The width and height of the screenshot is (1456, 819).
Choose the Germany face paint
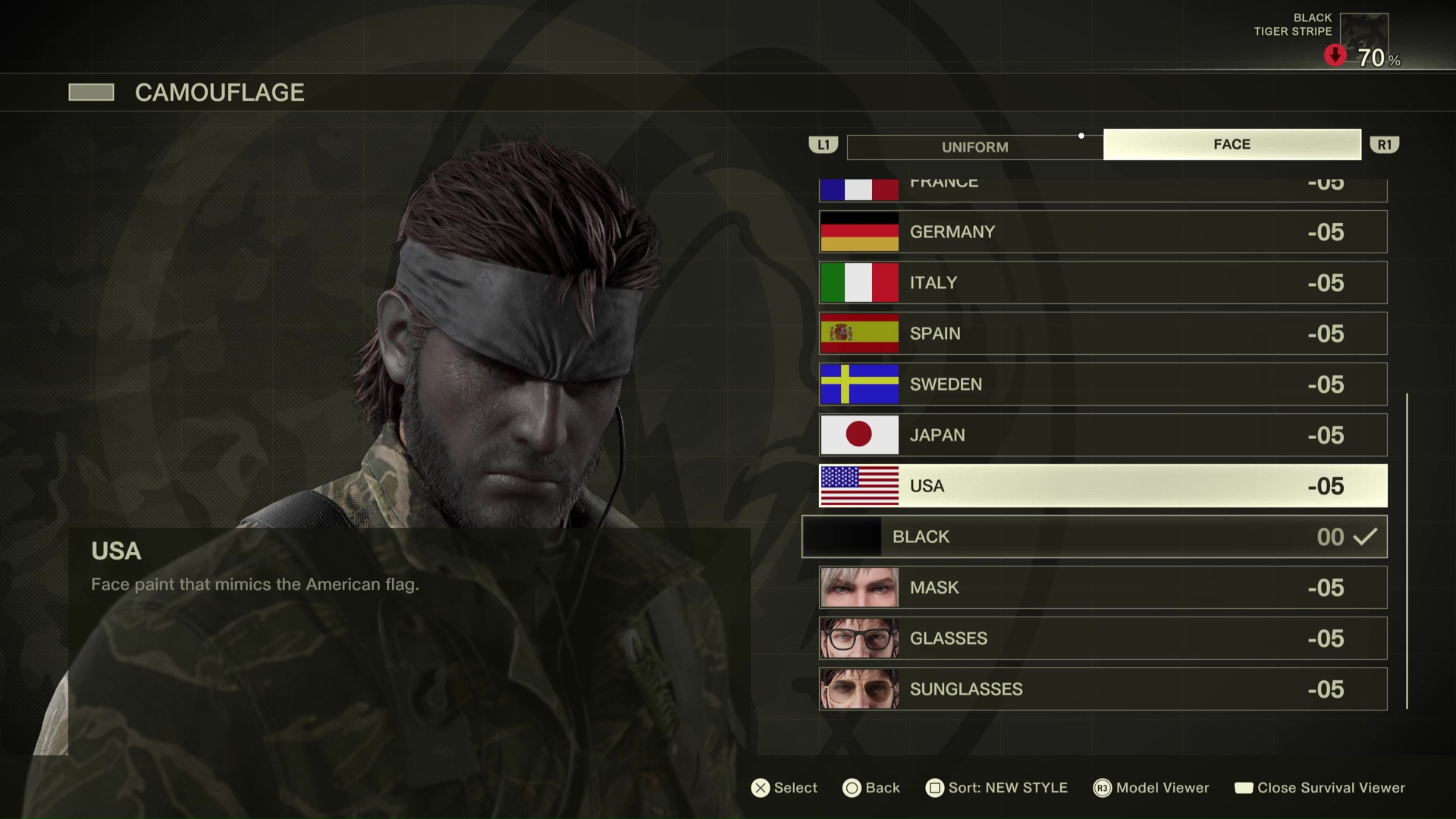[x=1103, y=232]
